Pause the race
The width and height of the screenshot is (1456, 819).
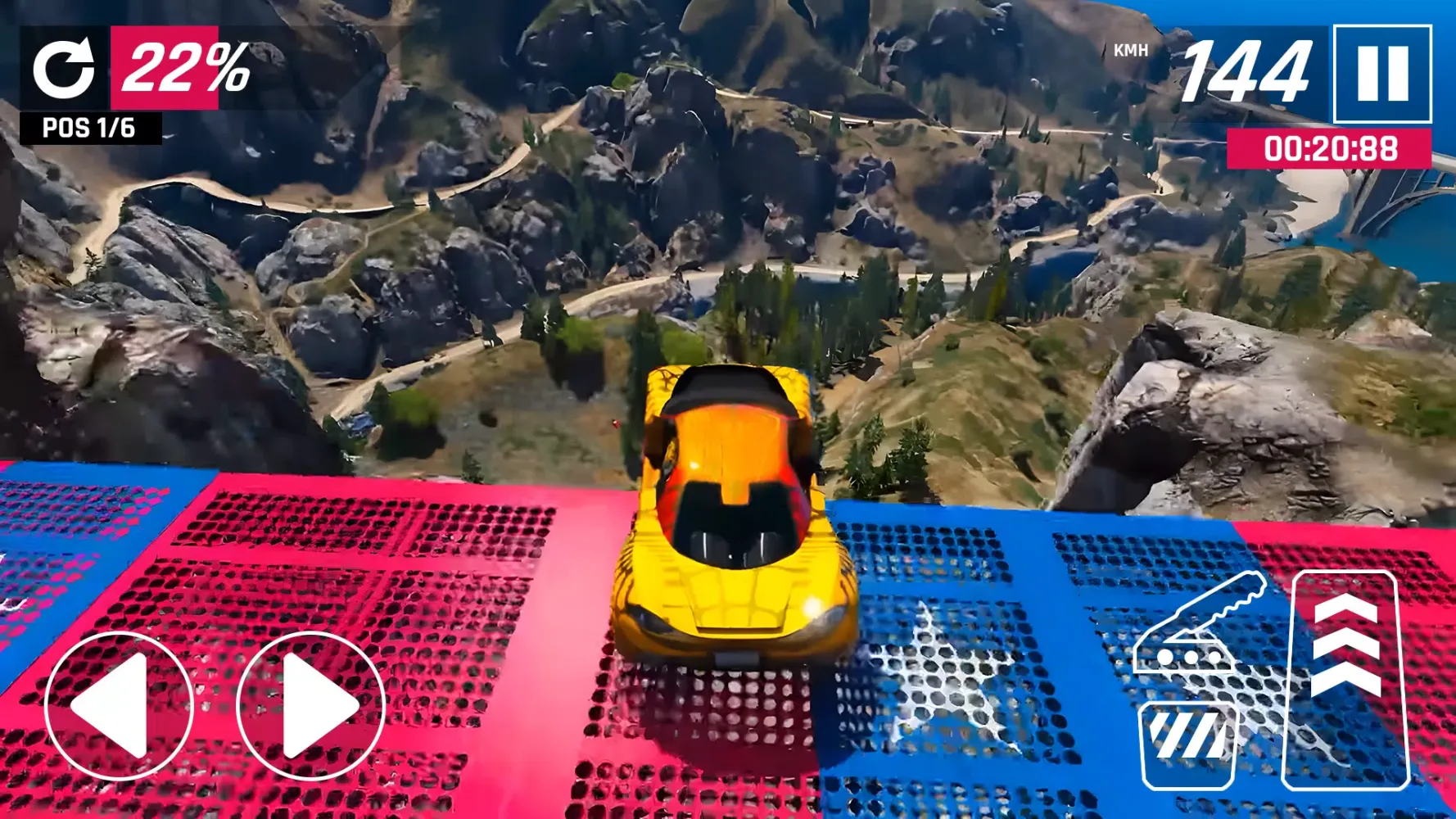[1382, 74]
